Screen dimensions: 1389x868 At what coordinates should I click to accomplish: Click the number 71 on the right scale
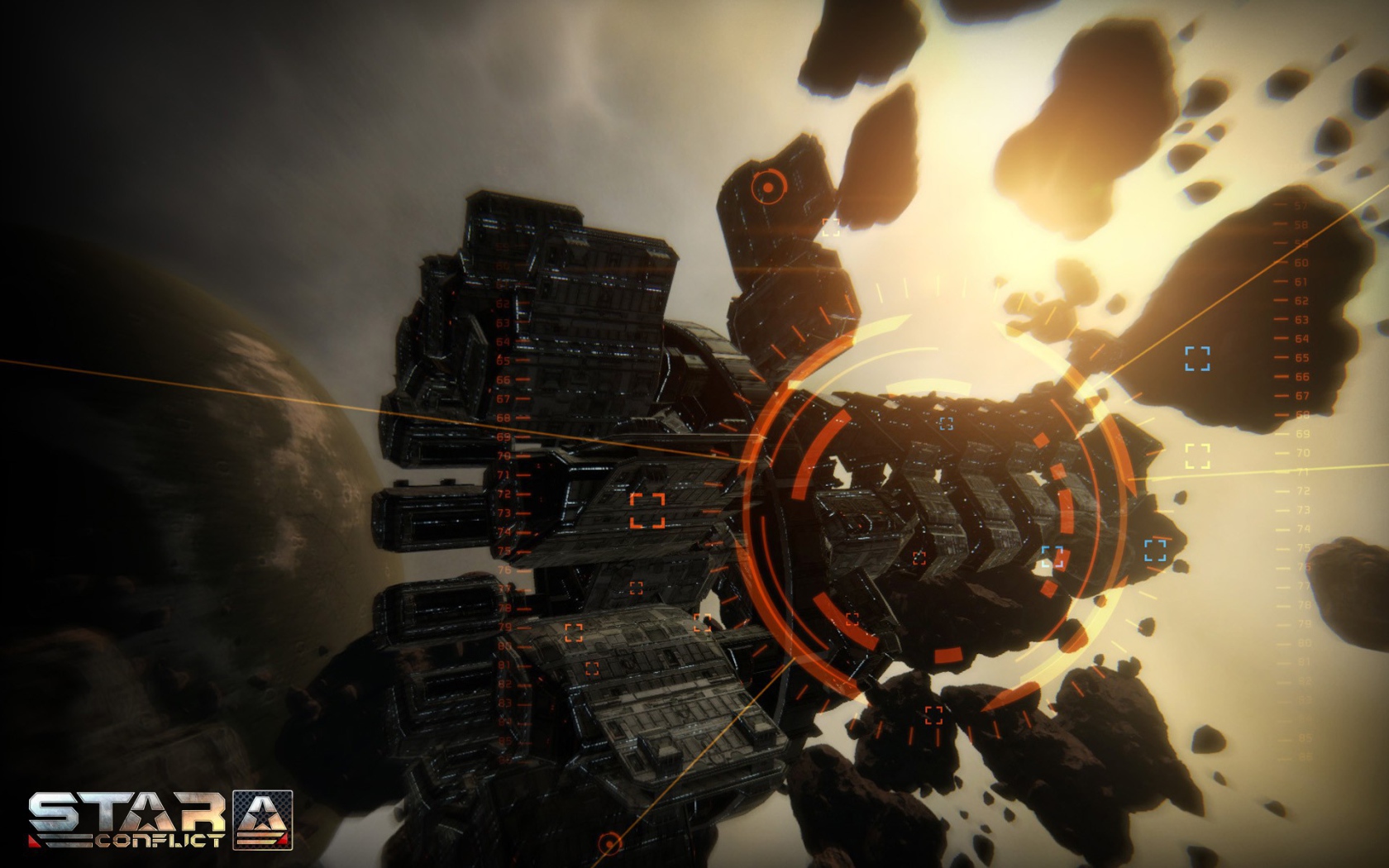(1301, 470)
